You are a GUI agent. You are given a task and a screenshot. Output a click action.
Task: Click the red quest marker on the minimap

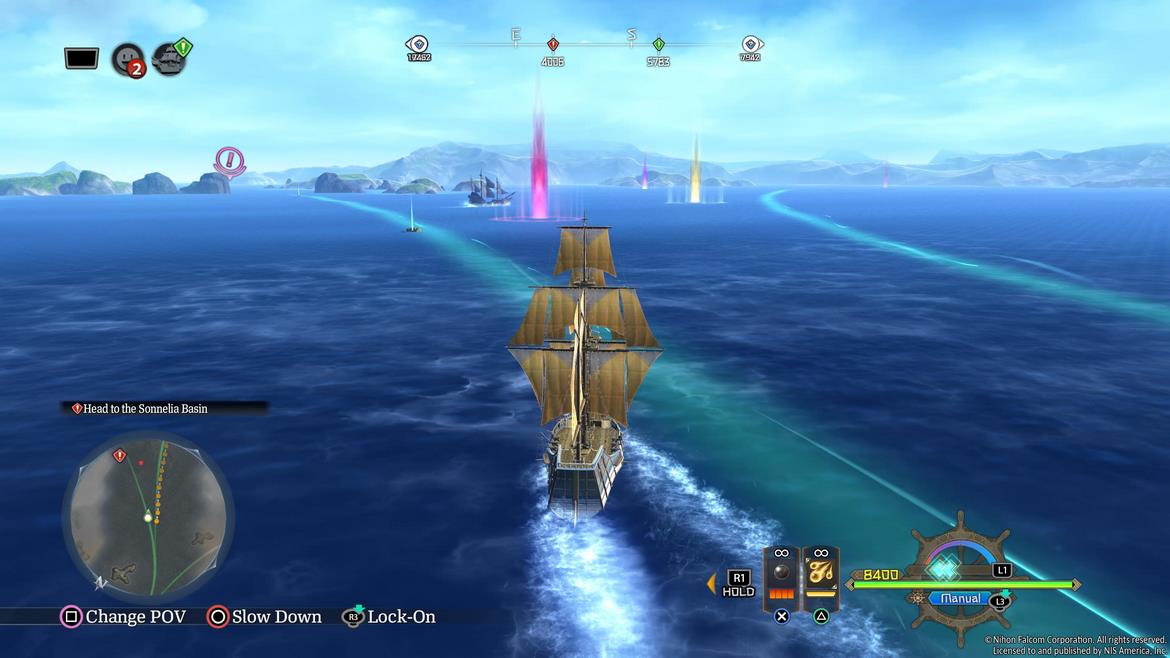120,456
